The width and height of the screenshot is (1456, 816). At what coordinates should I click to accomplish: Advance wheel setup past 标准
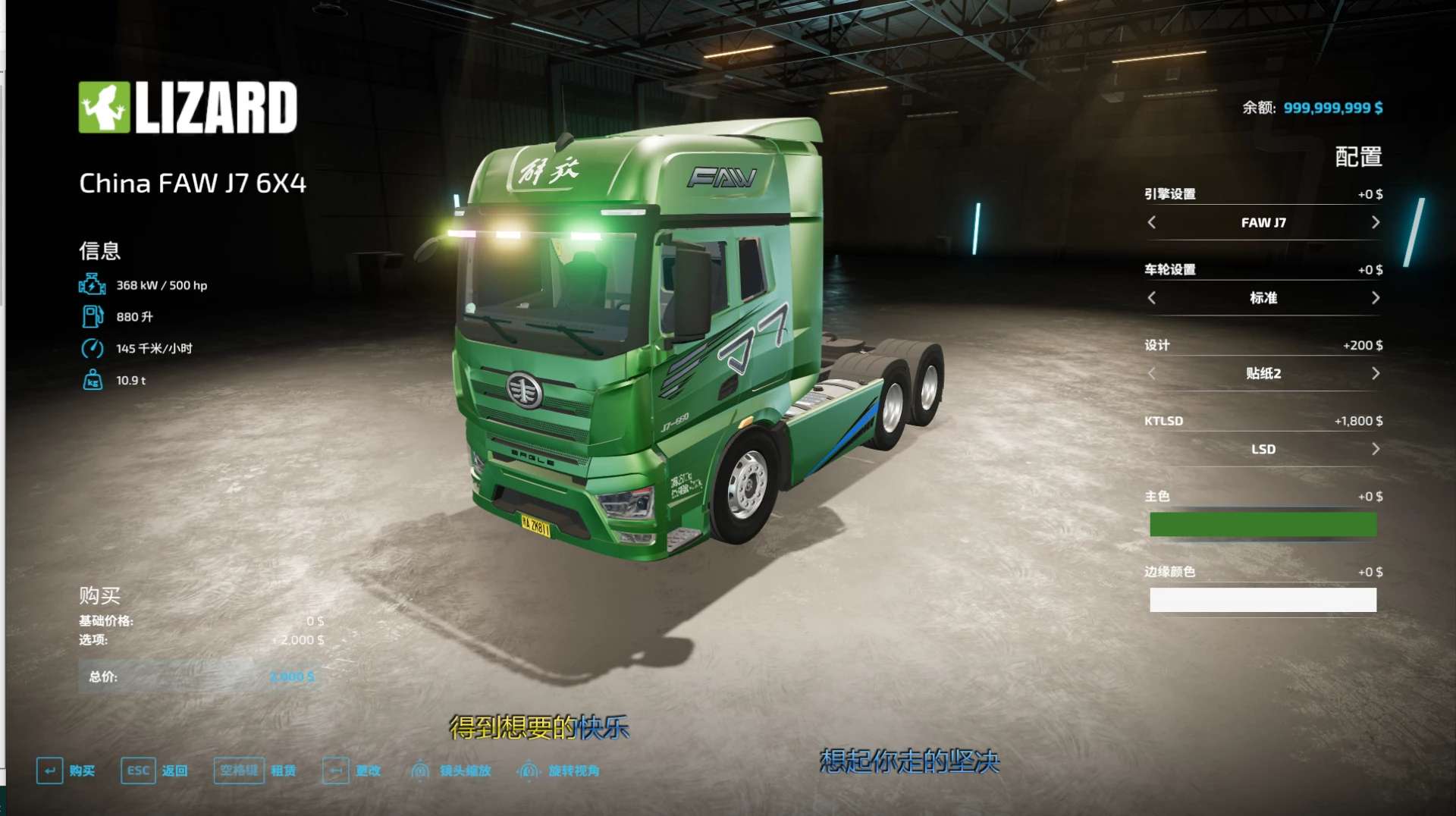click(x=1375, y=298)
